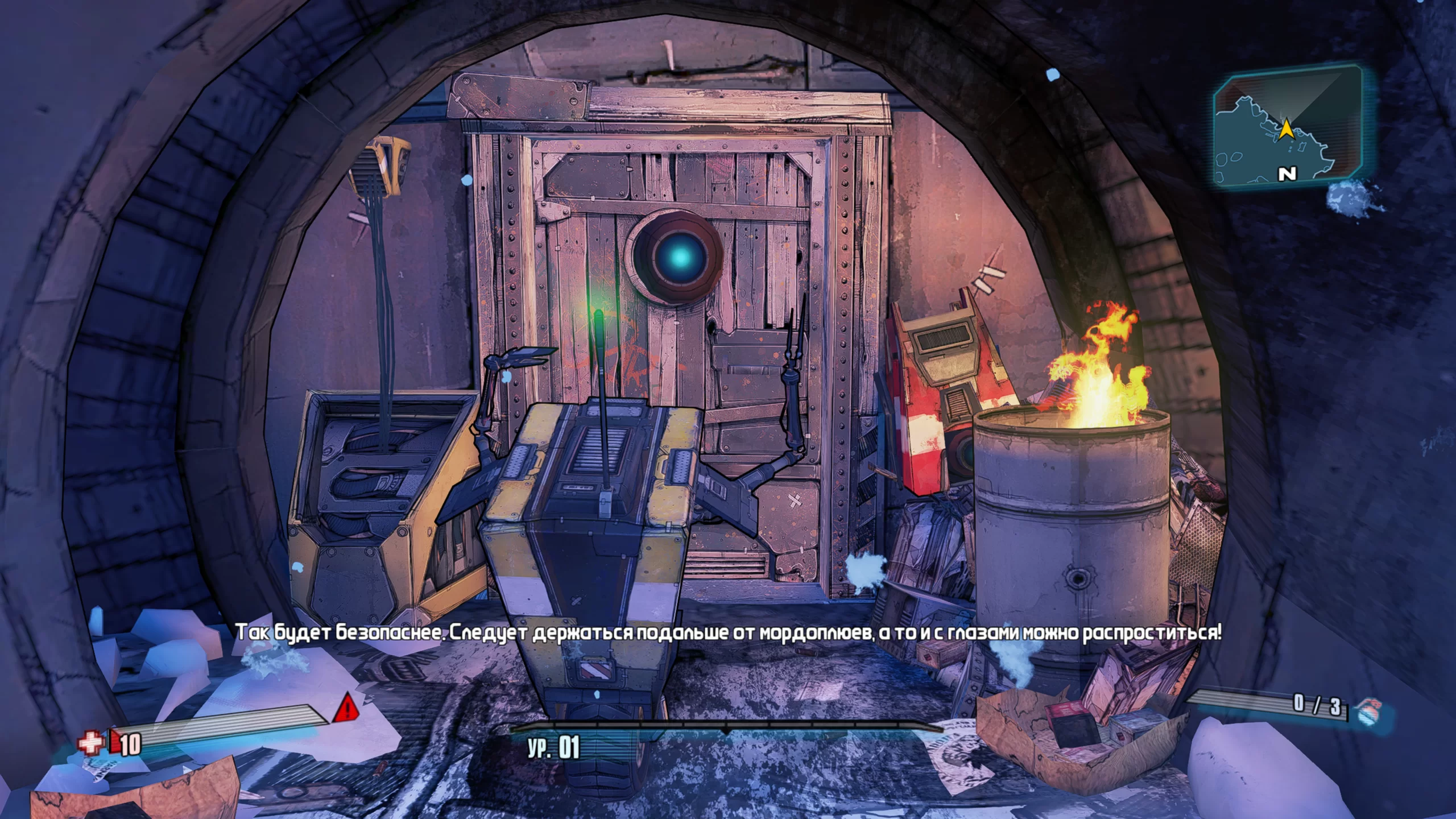Click the red warning triangle icon
Image resolution: width=1456 pixels, height=819 pixels.
point(345,709)
